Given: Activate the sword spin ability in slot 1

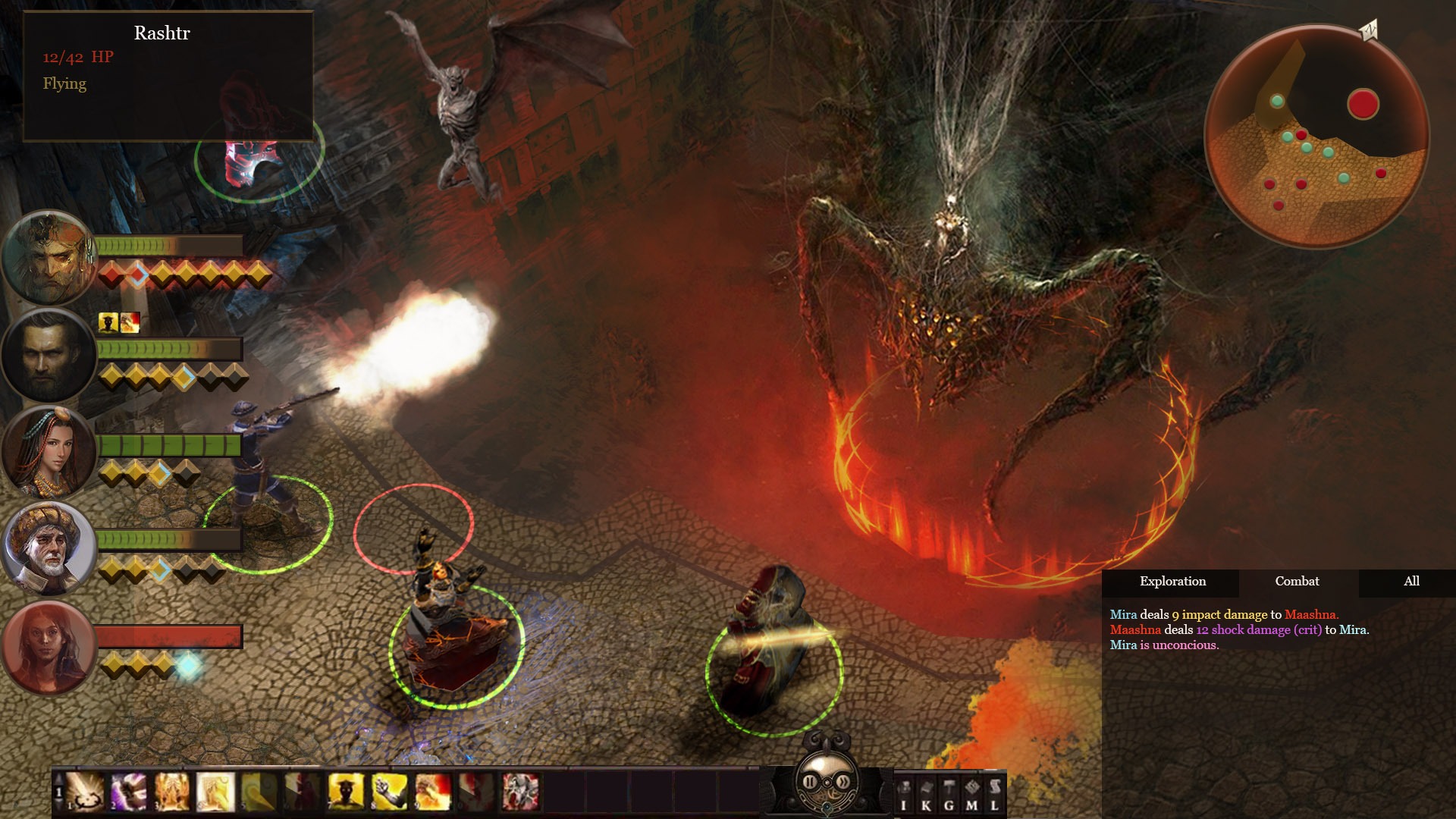Looking at the screenshot, I should pos(86,792).
